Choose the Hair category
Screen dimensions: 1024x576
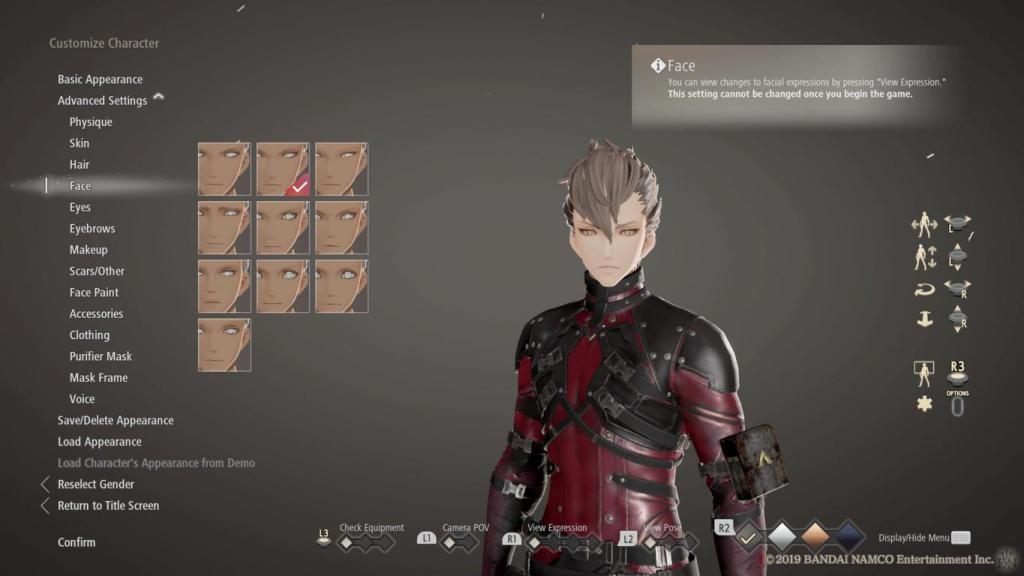click(79, 164)
